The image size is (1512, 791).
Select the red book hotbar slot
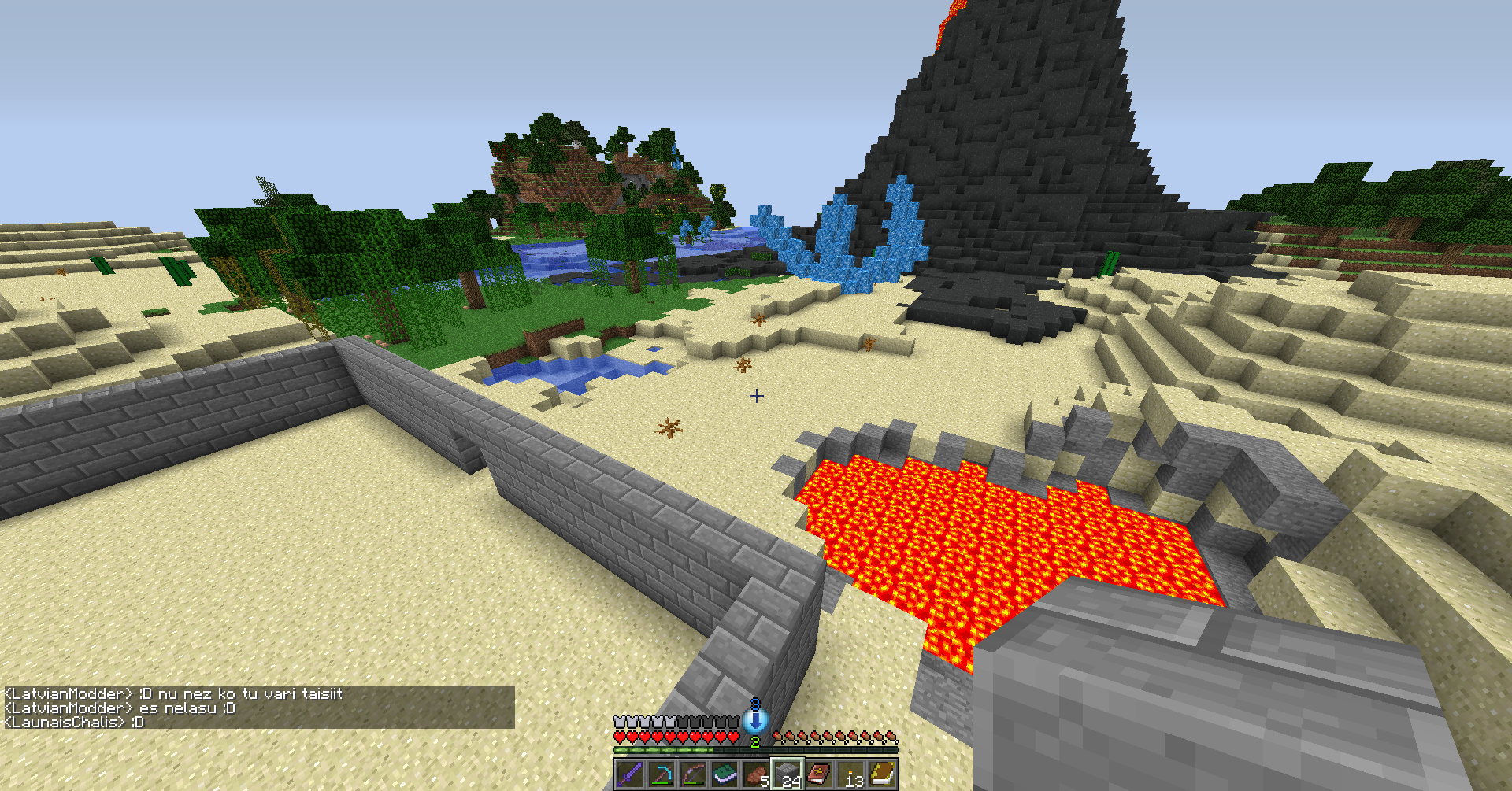coord(819,774)
